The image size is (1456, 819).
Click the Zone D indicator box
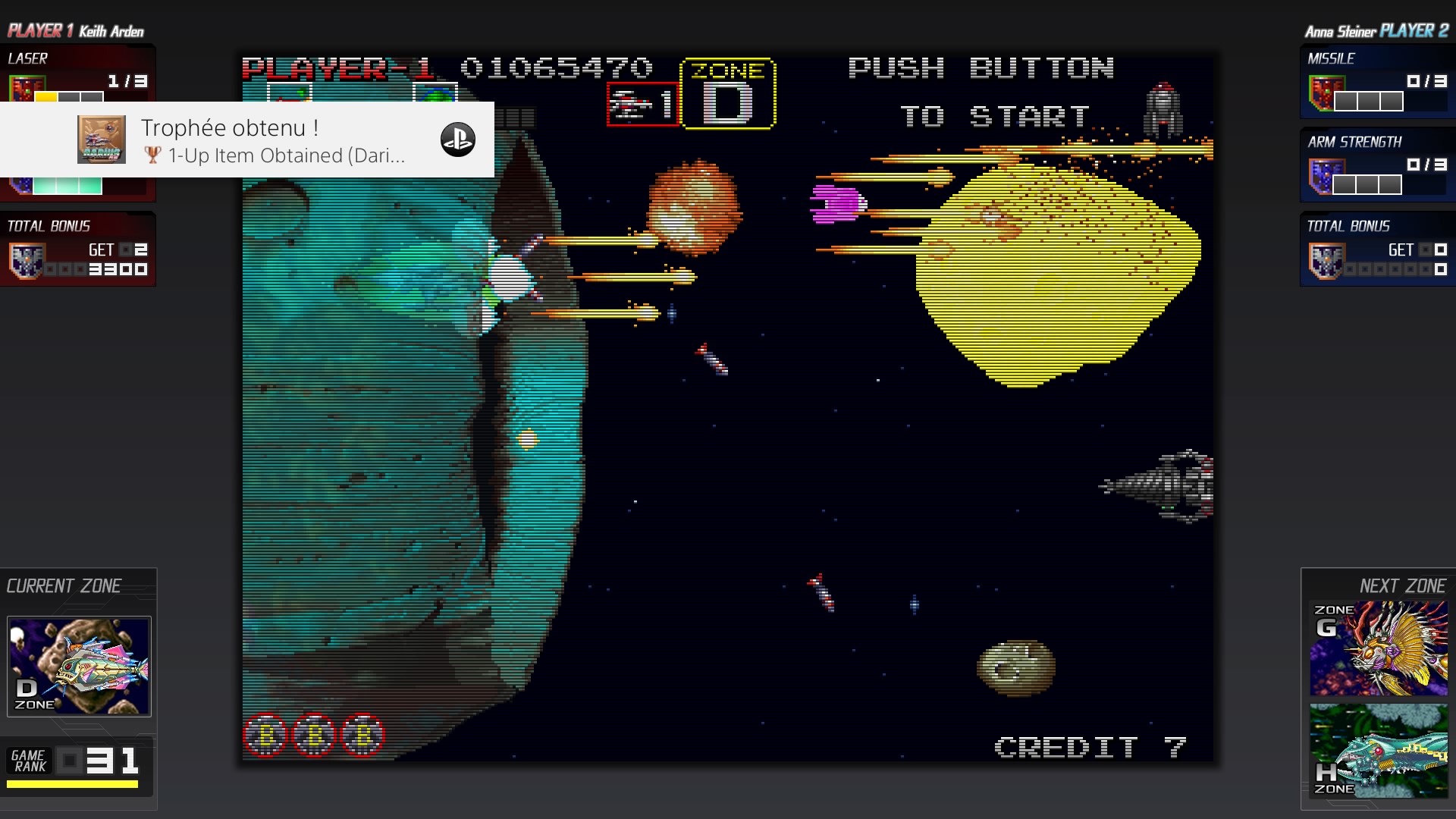pyautogui.click(x=728, y=94)
